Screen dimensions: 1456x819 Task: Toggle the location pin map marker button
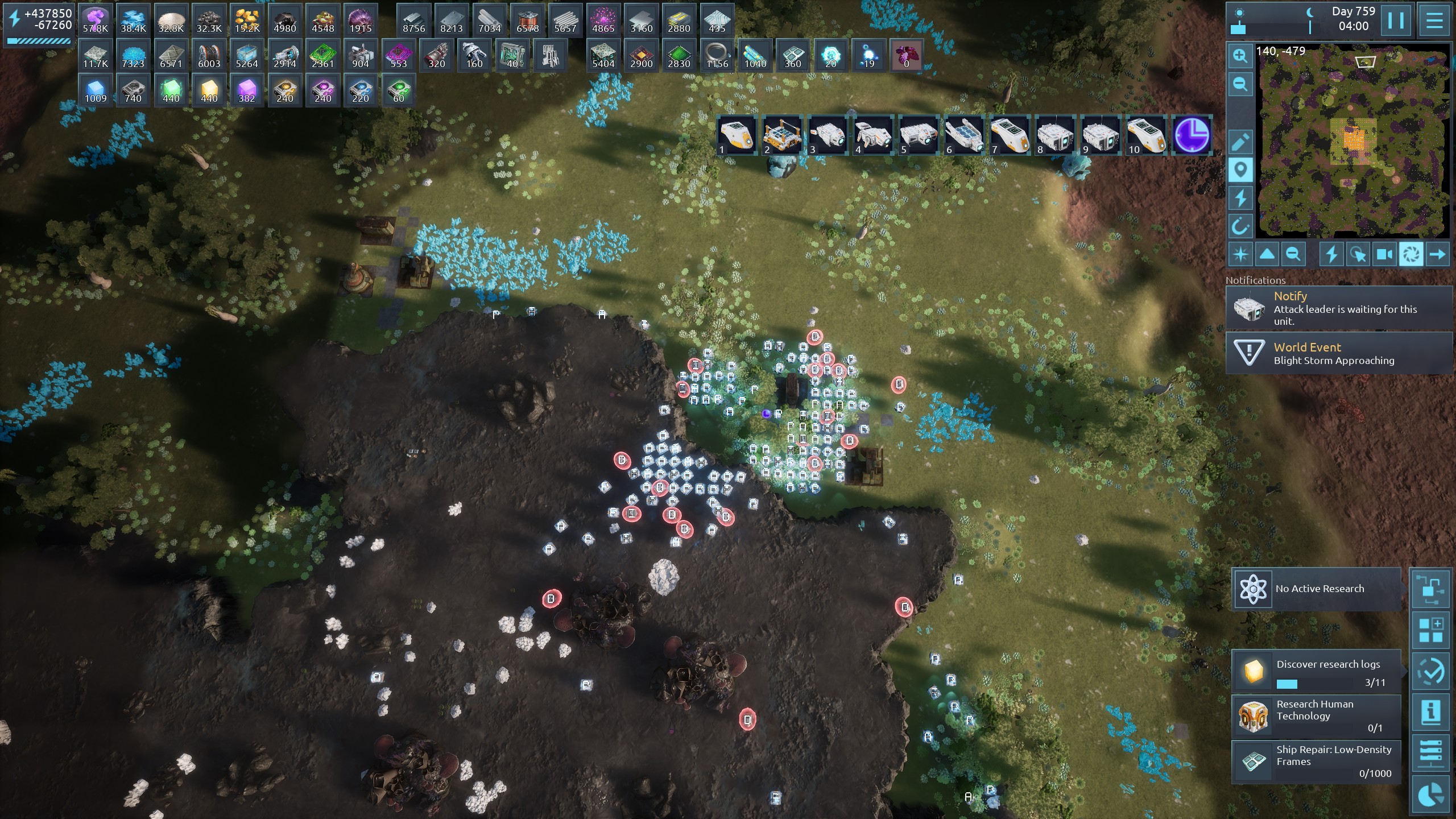(x=1240, y=170)
